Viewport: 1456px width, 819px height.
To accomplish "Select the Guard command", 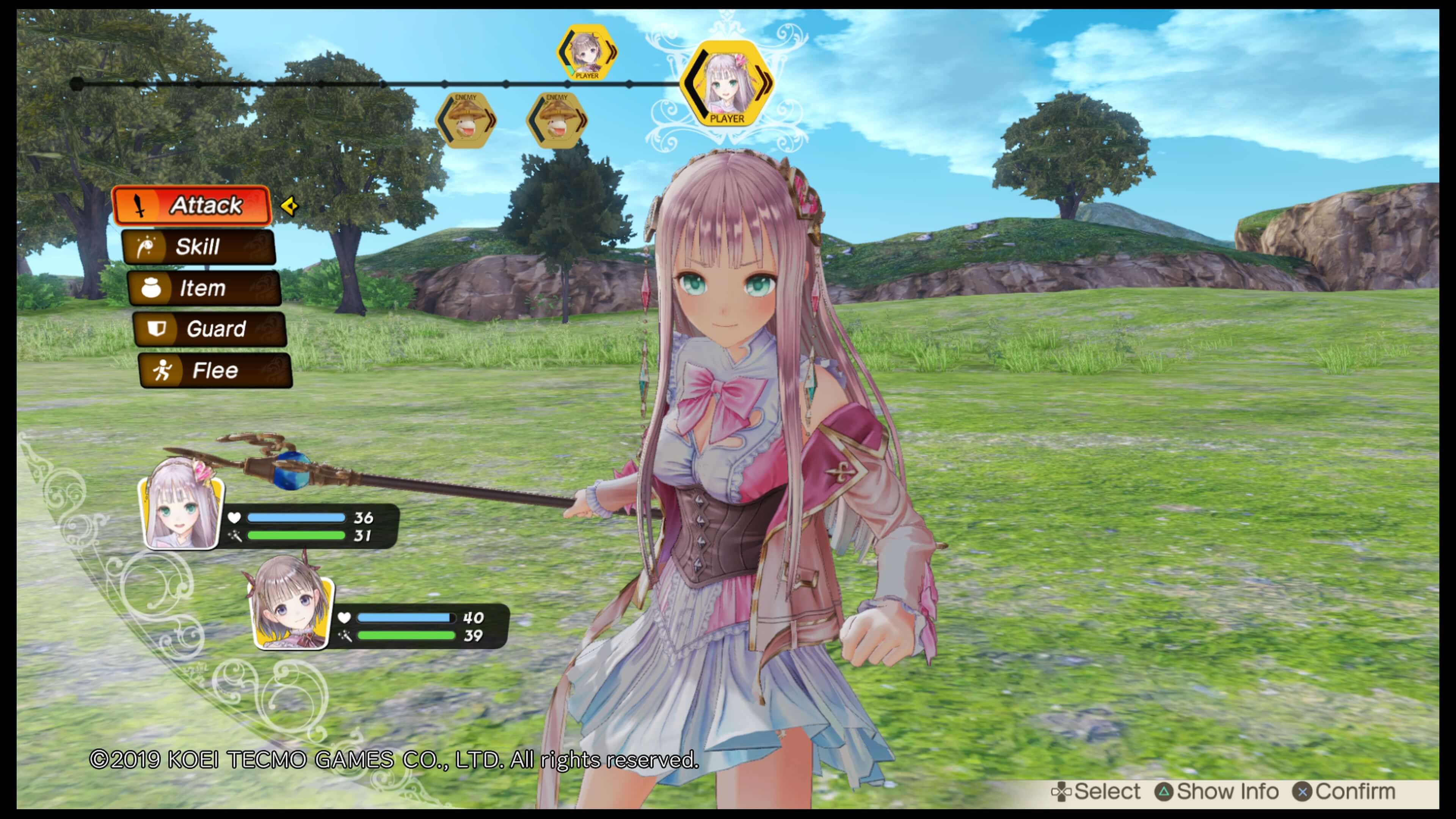I will pyautogui.click(x=210, y=329).
